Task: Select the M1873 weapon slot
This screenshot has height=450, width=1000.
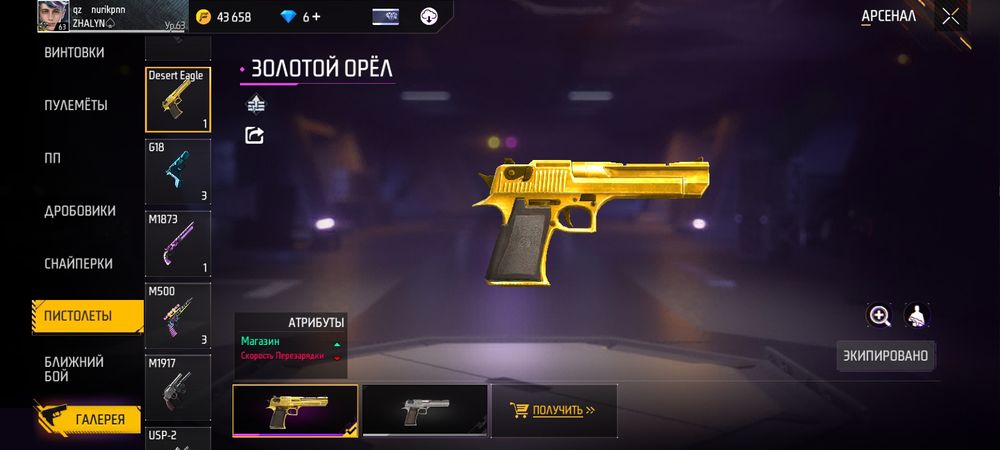Action: [x=178, y=243]
